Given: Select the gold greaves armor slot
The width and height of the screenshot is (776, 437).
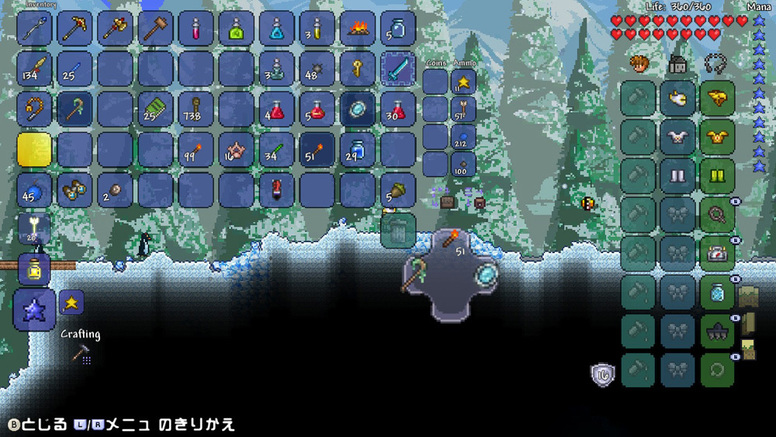Looking at the screenshot, I should pyautogui.click(x=717, y=174).
